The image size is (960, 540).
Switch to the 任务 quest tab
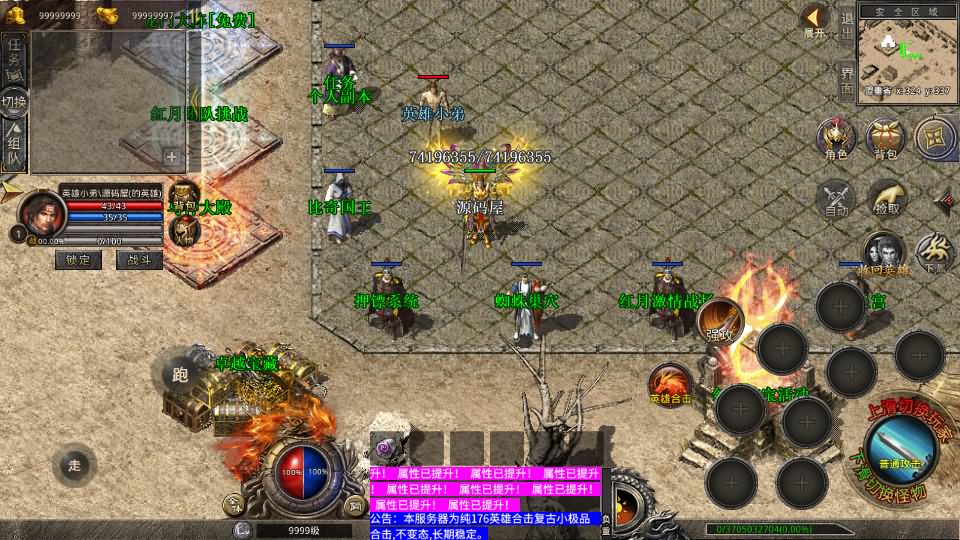click(x=15, y=58)
